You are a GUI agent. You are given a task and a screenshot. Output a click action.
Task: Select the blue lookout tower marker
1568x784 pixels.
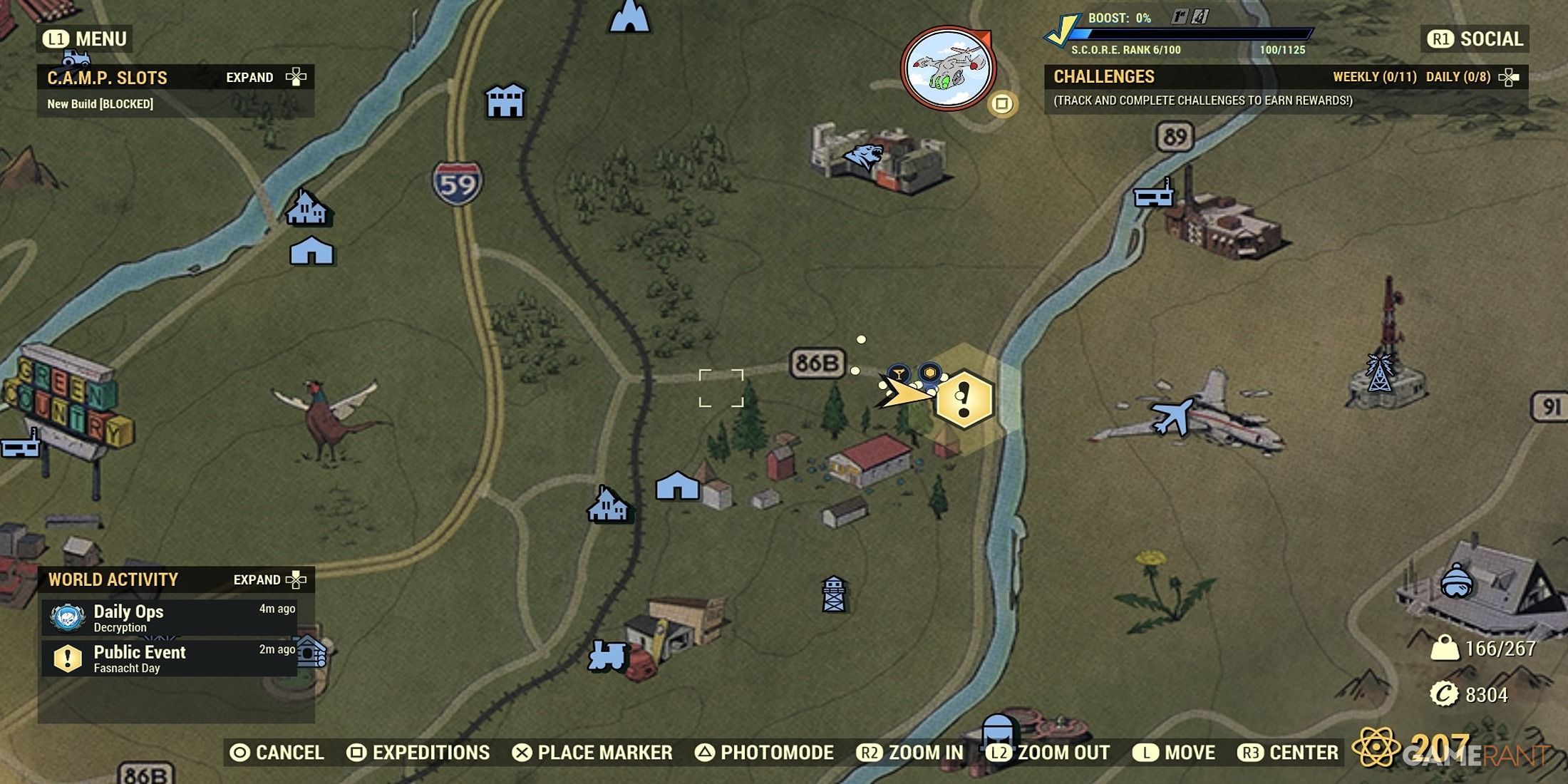click(x=833, y=594)
